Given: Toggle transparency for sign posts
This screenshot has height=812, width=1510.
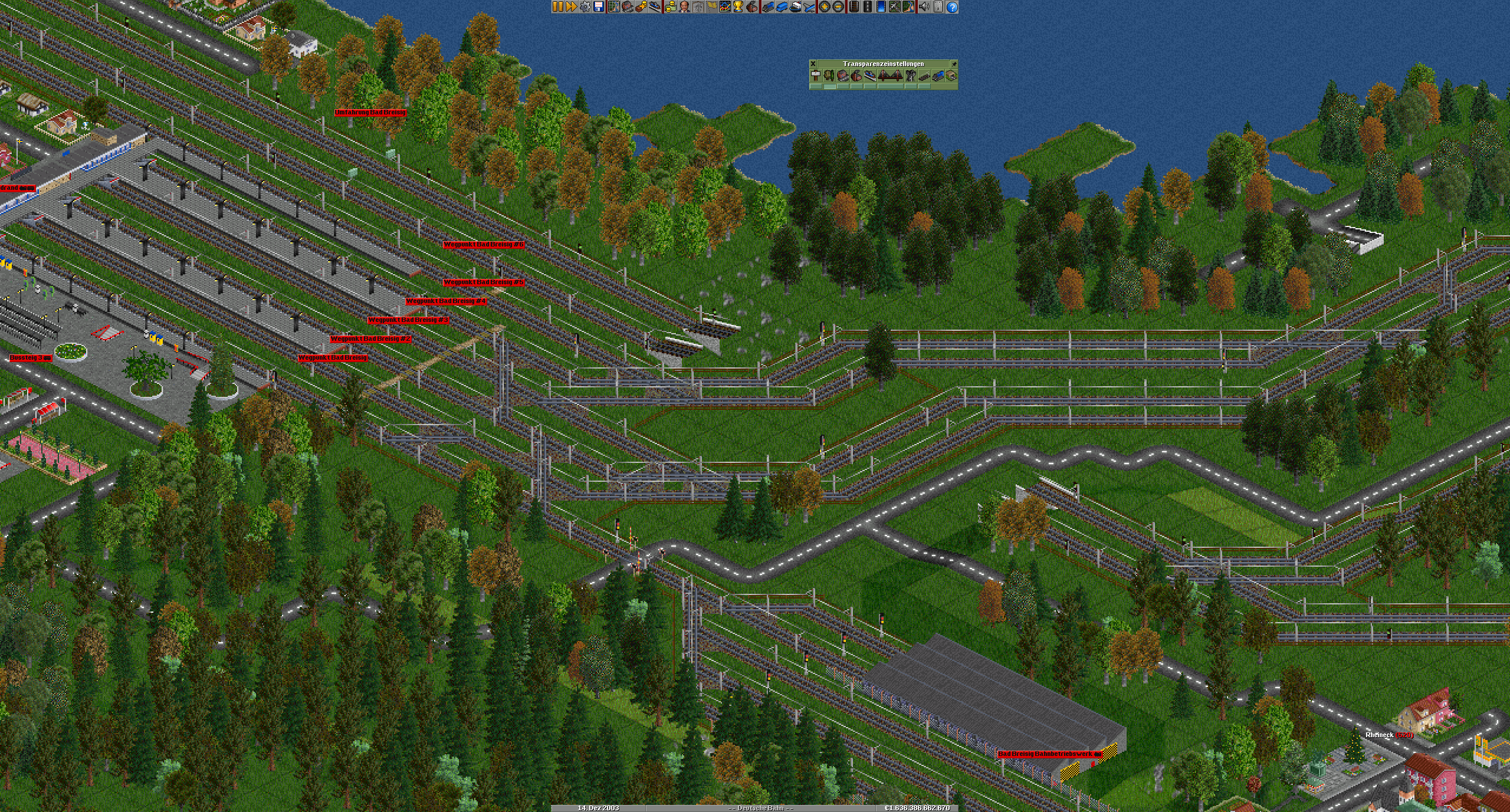Looking at the screenshot, I should [816, 75].
